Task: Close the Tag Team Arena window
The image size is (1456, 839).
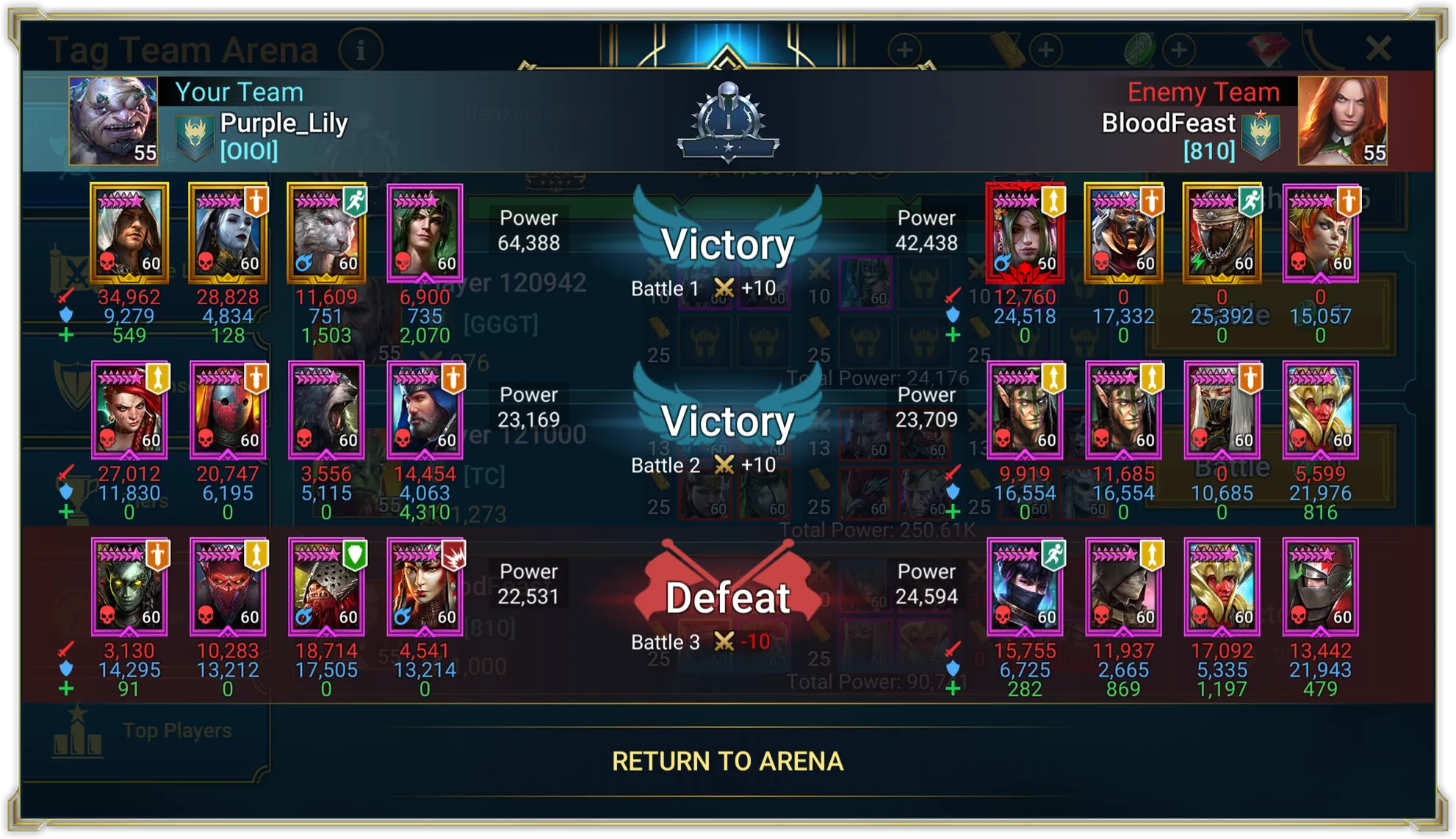Action: click(x=1378, y=49)
